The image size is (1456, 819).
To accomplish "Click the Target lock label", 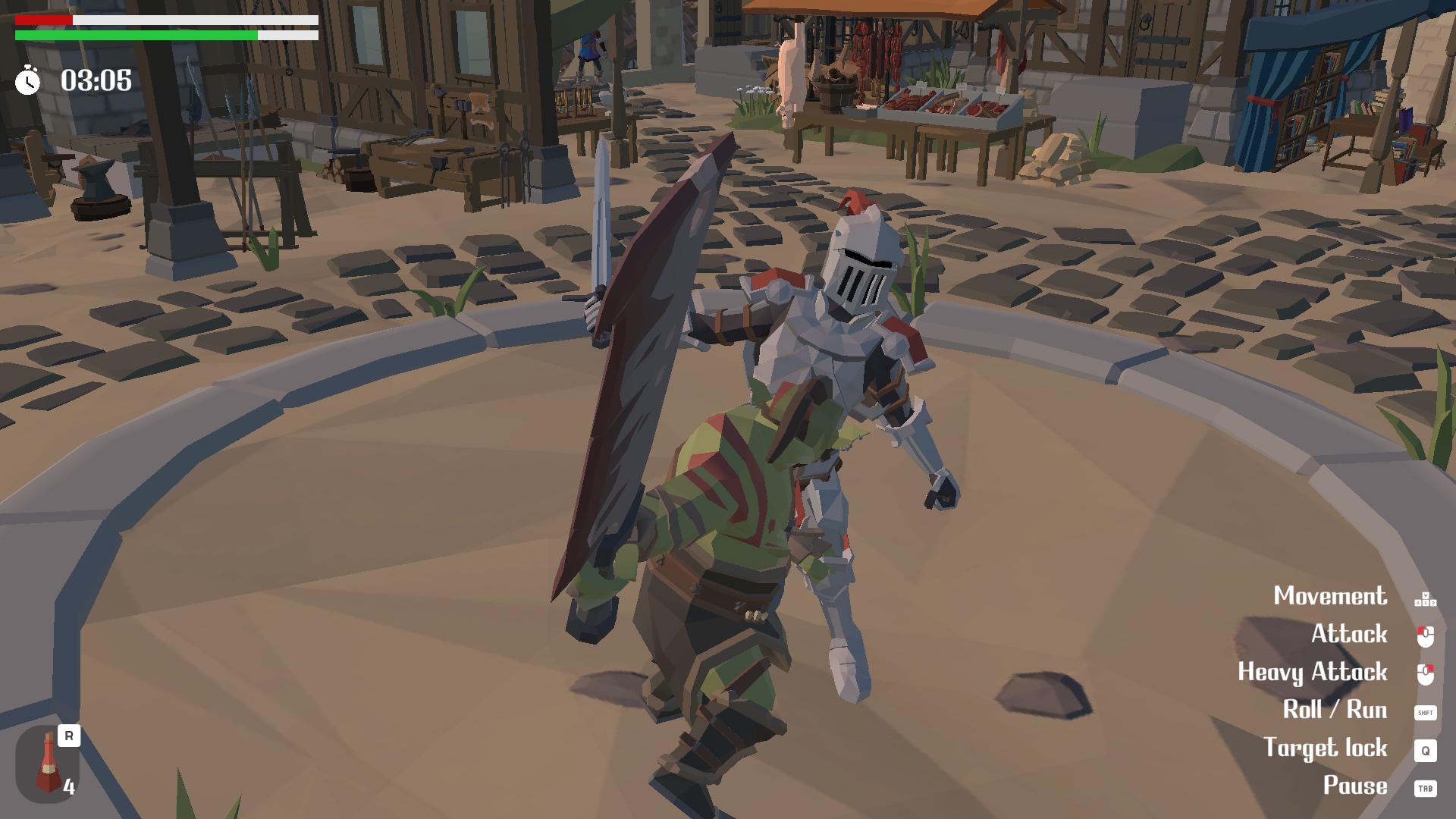I will pos(1327,748).
